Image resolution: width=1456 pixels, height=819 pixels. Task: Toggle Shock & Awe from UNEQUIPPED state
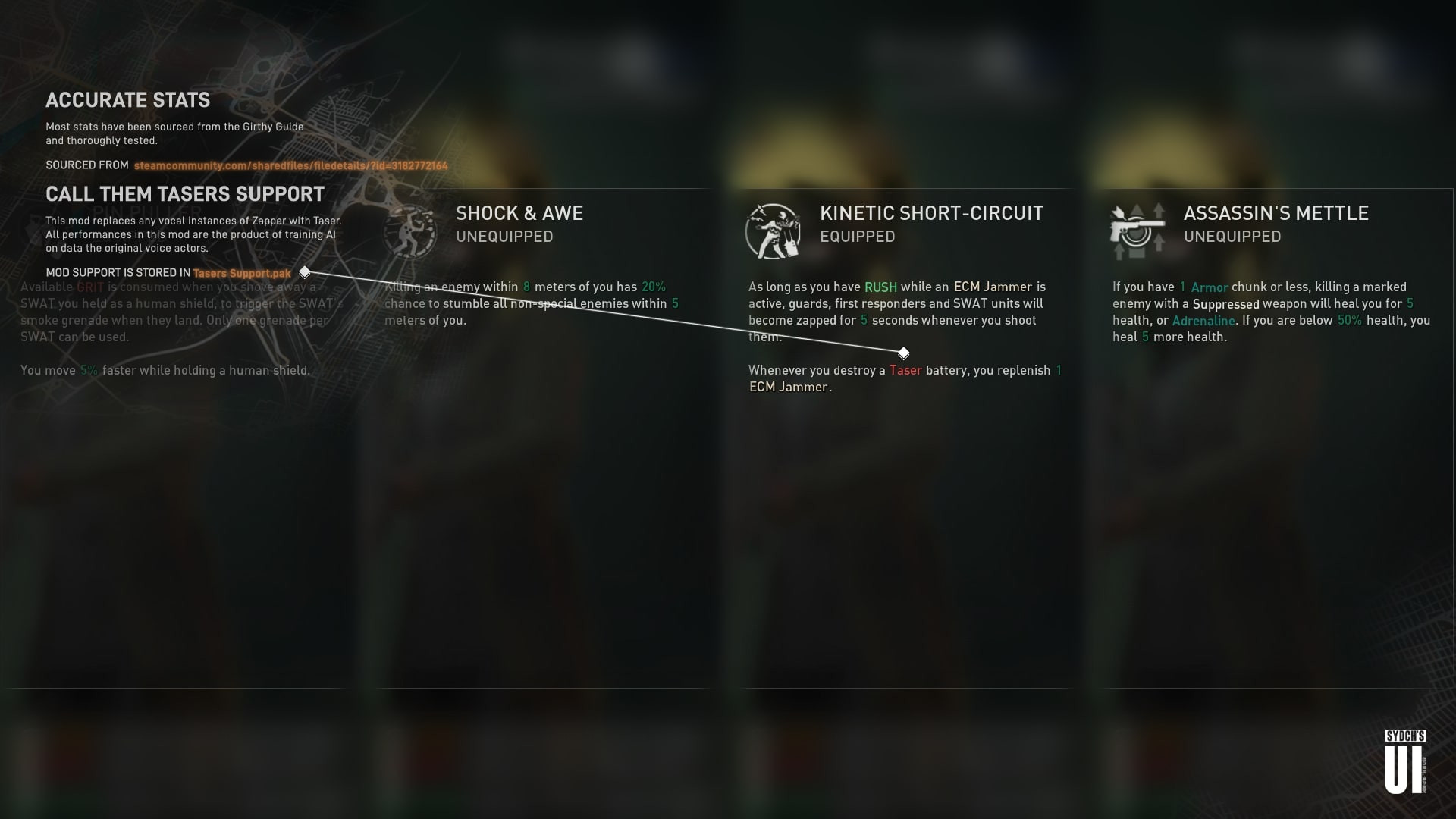coord(505,237)
